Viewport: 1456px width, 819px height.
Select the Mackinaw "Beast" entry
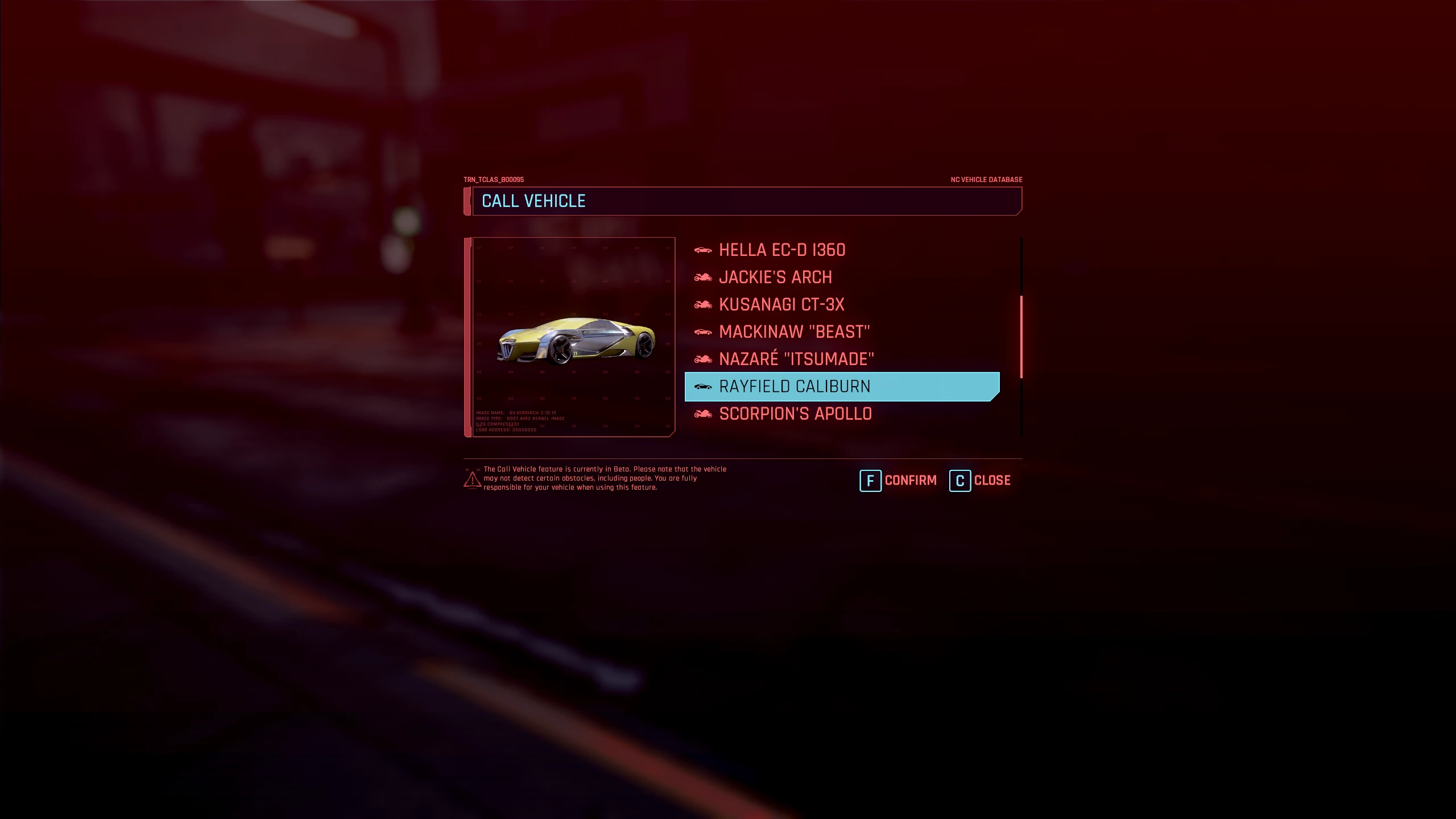coord(794,332)
